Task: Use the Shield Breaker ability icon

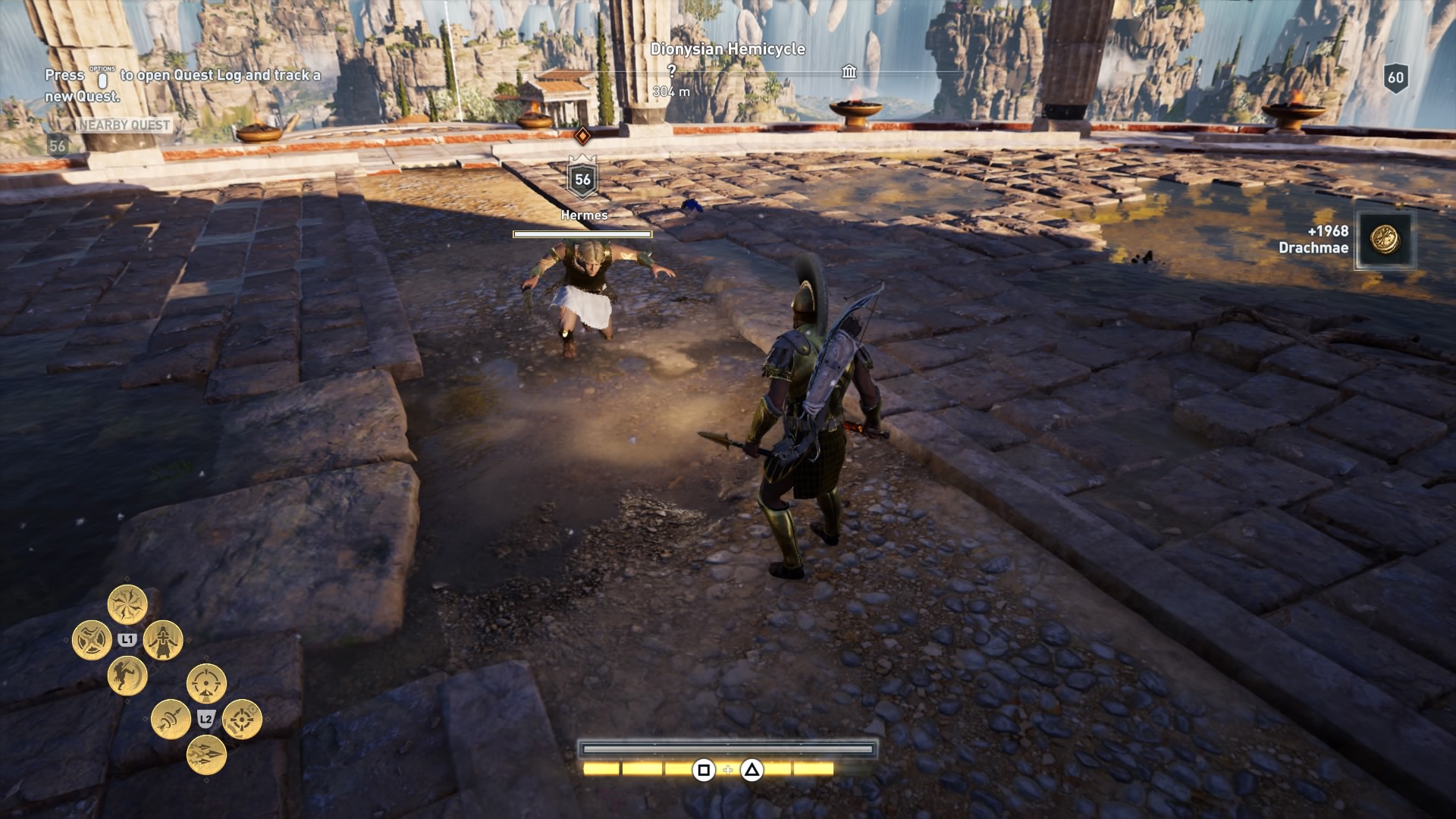Action: point(92,640)
